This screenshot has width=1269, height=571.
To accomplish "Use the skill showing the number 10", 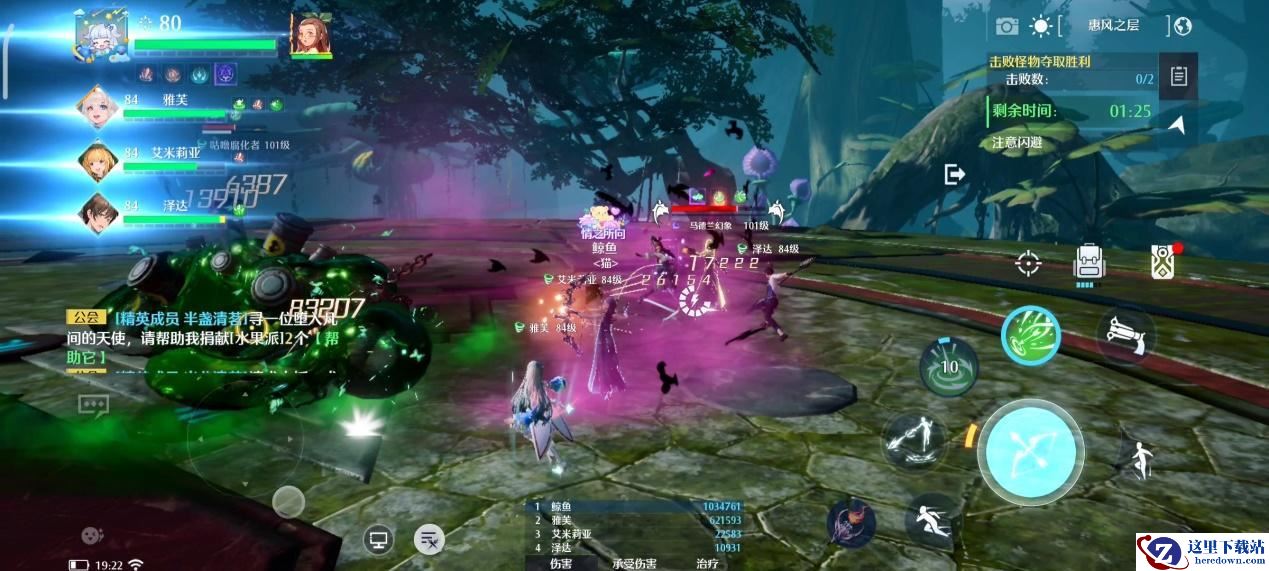I will click(x=949, y=366).
